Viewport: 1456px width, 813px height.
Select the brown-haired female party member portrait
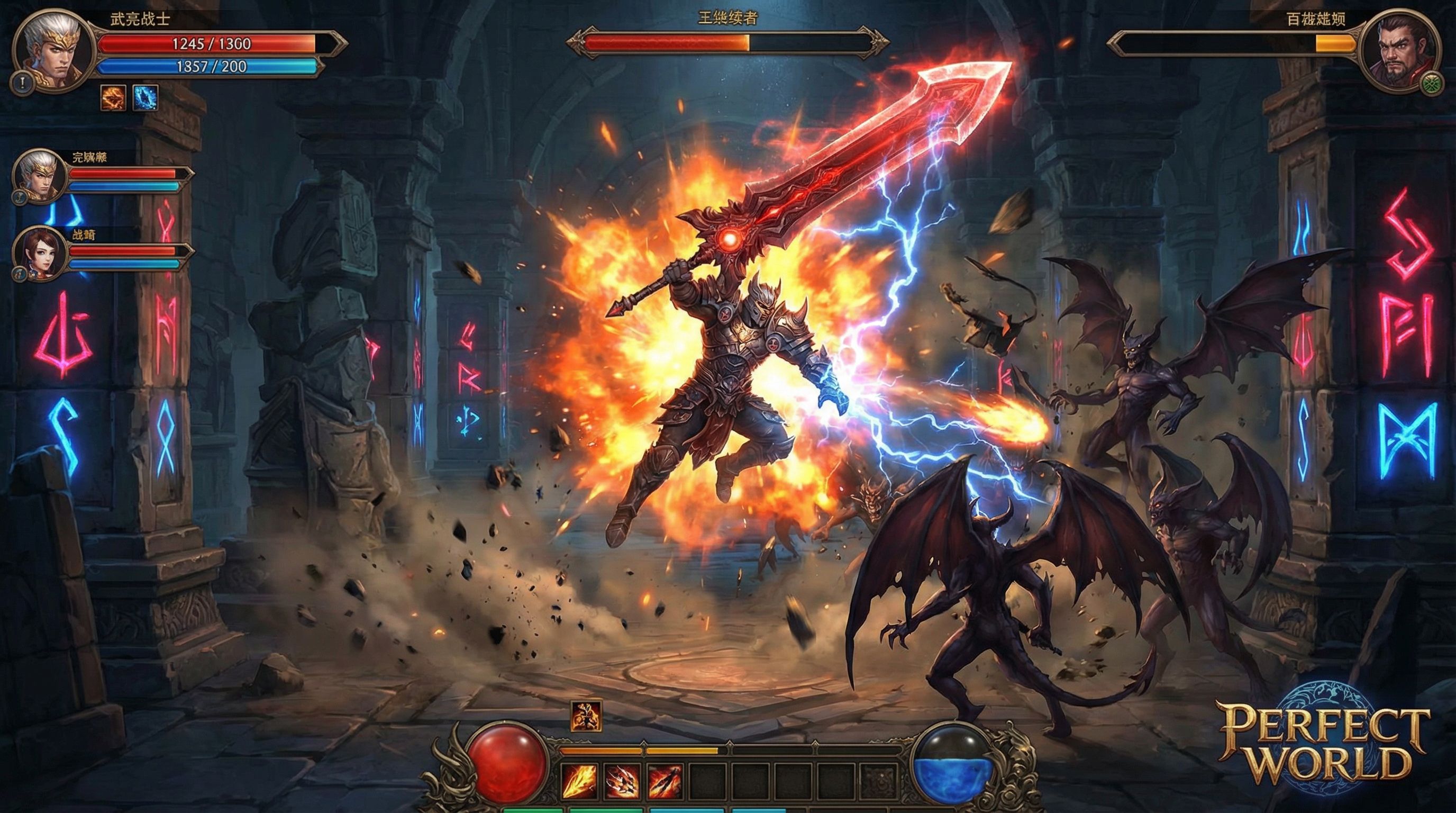(x=40, y=252)
